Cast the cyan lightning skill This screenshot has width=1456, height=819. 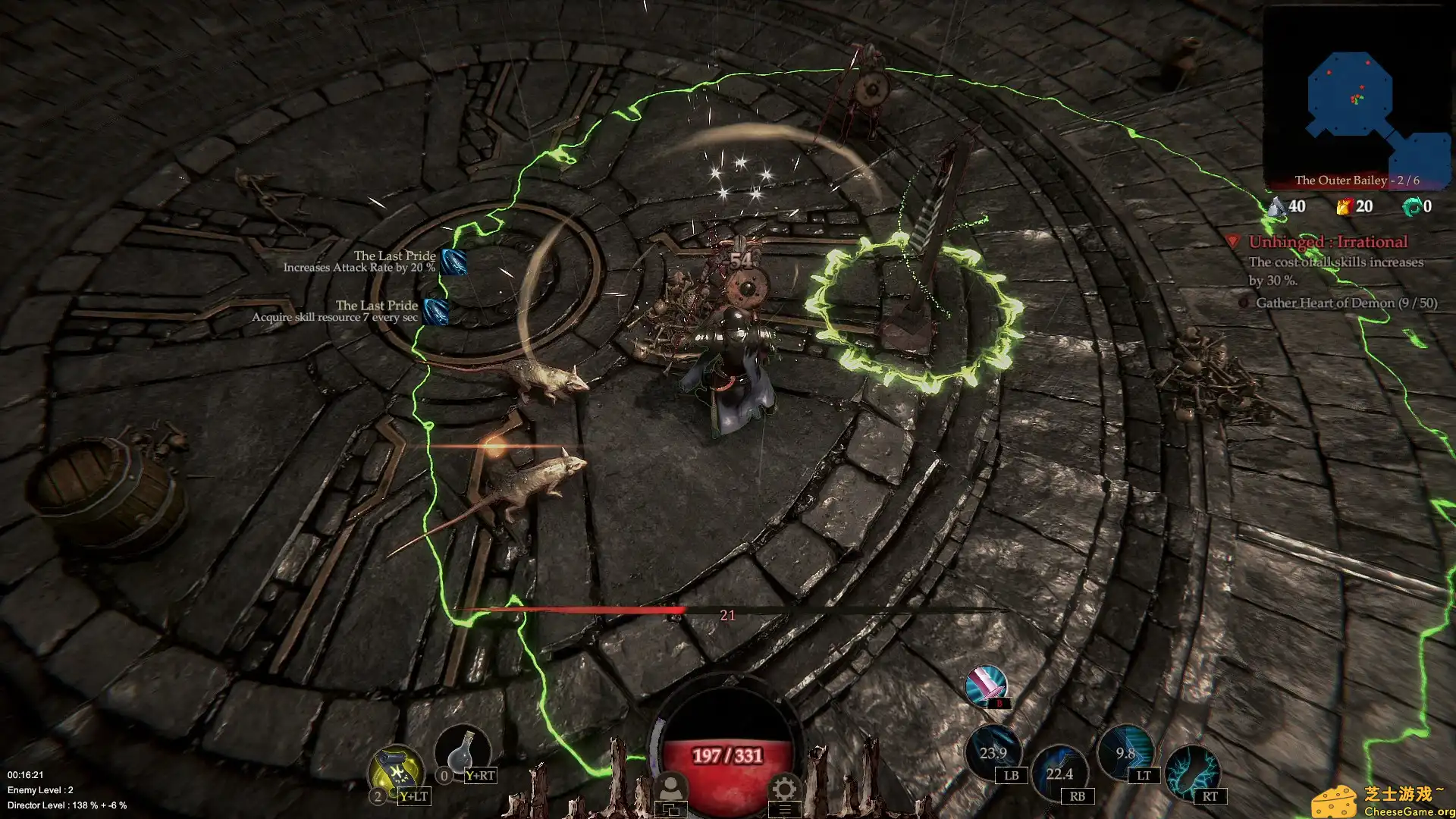click(1192, 772)
